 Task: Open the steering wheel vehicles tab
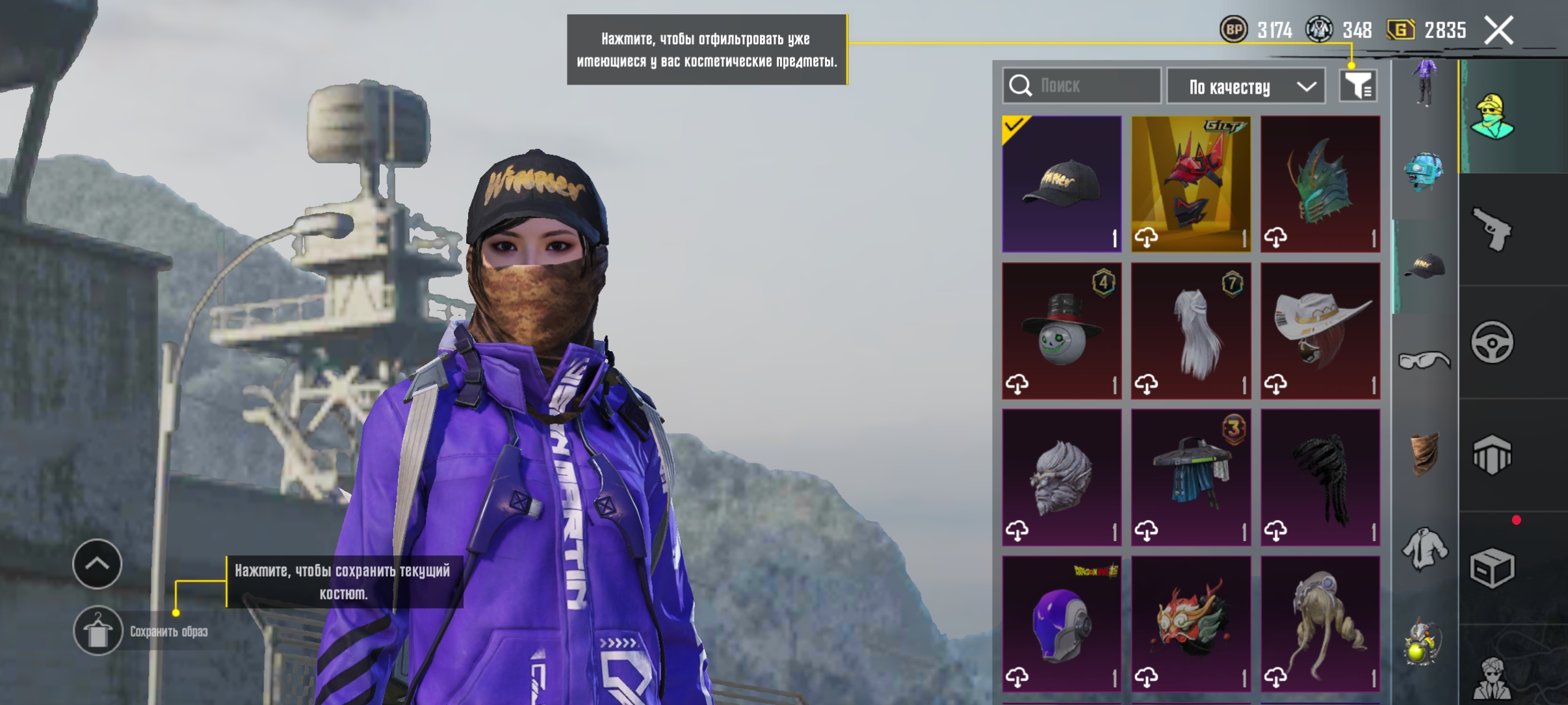pyautogui.click(x=1492, y=342)
